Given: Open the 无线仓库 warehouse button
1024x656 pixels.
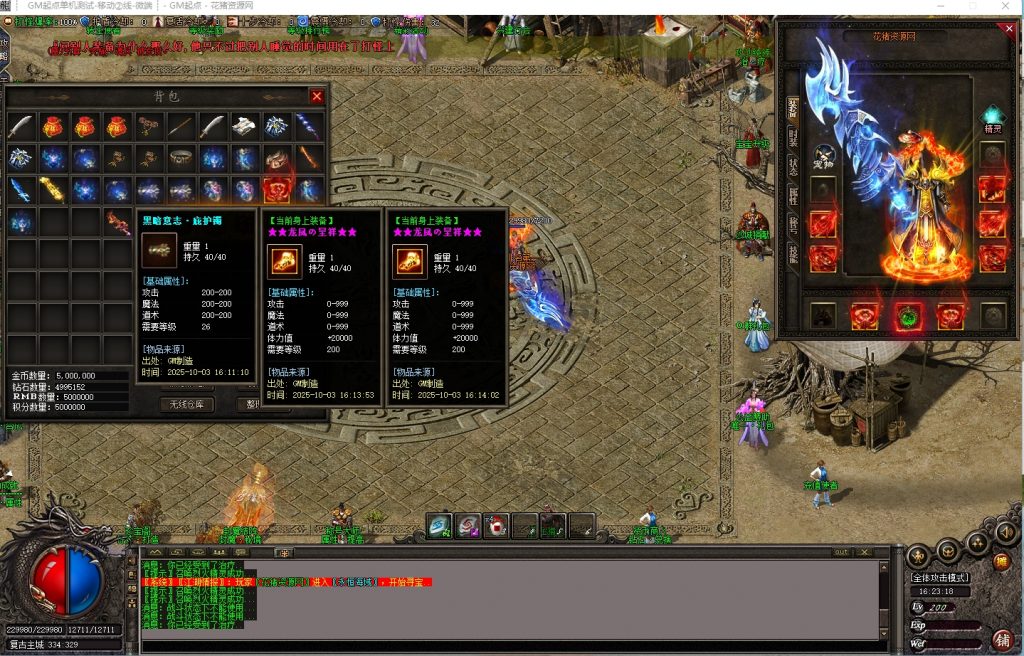Looking at the screenshot, I should point(187,404).
